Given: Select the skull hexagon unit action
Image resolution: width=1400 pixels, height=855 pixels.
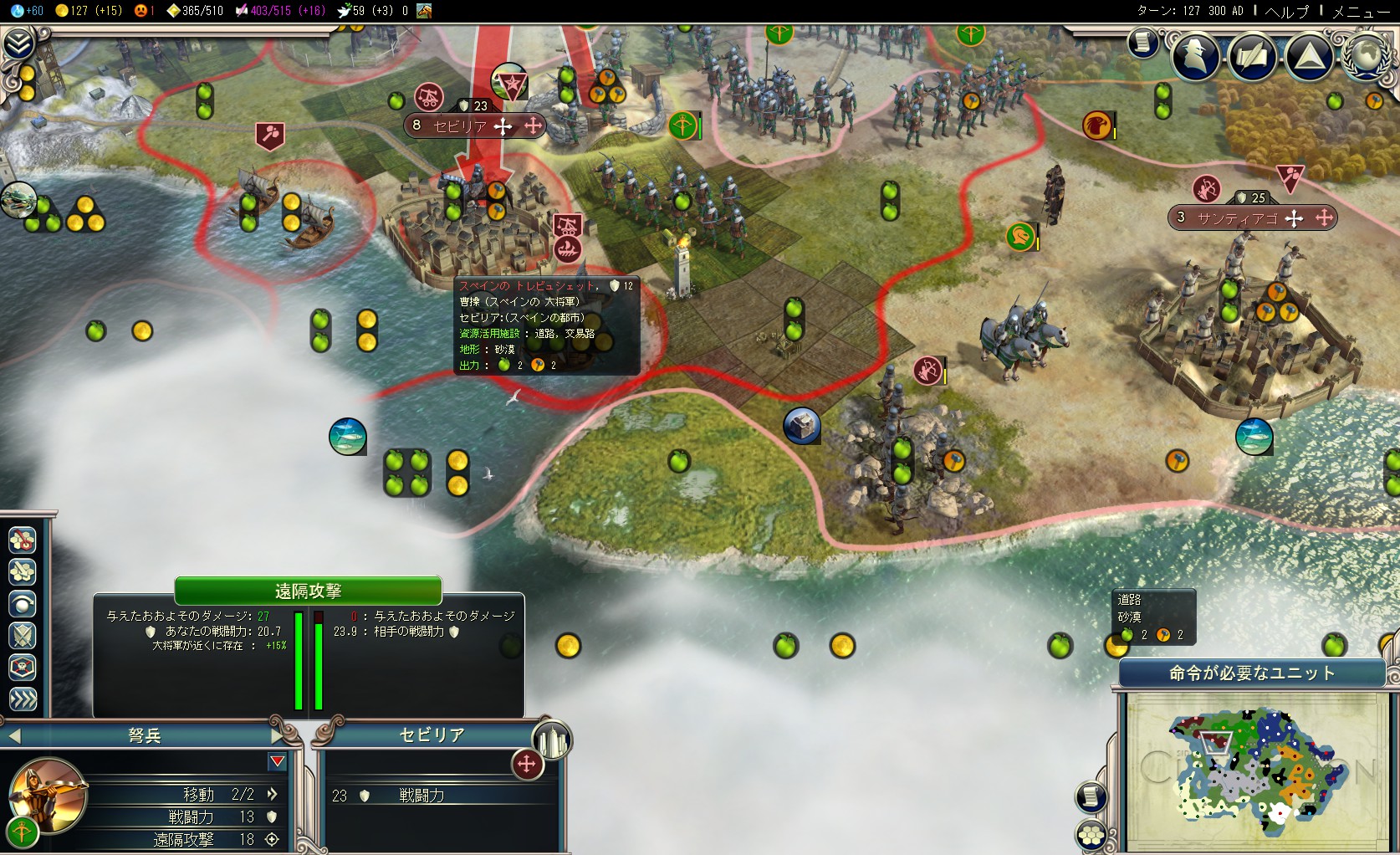Looking at the screenshot, I should (x=23, y=668).
